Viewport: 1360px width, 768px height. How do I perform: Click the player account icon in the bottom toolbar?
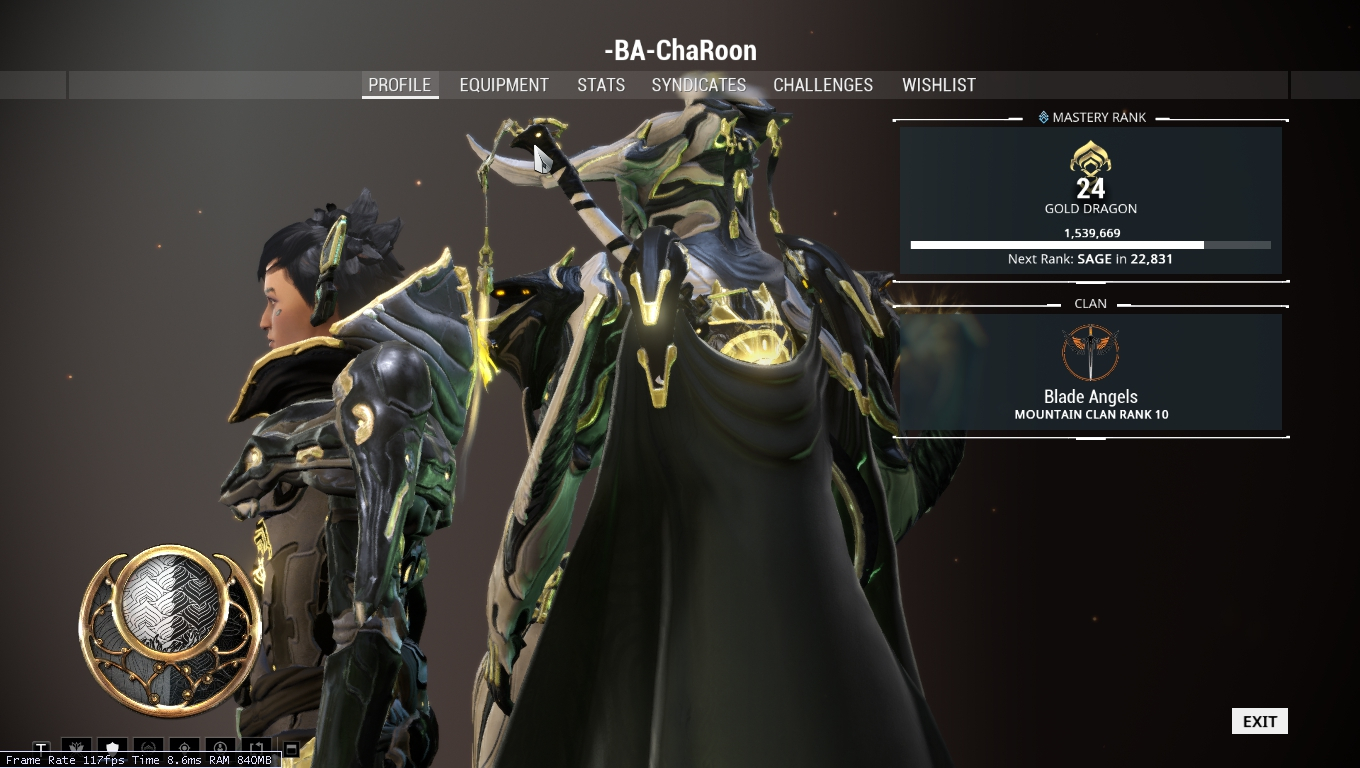[x=220, y=746]
